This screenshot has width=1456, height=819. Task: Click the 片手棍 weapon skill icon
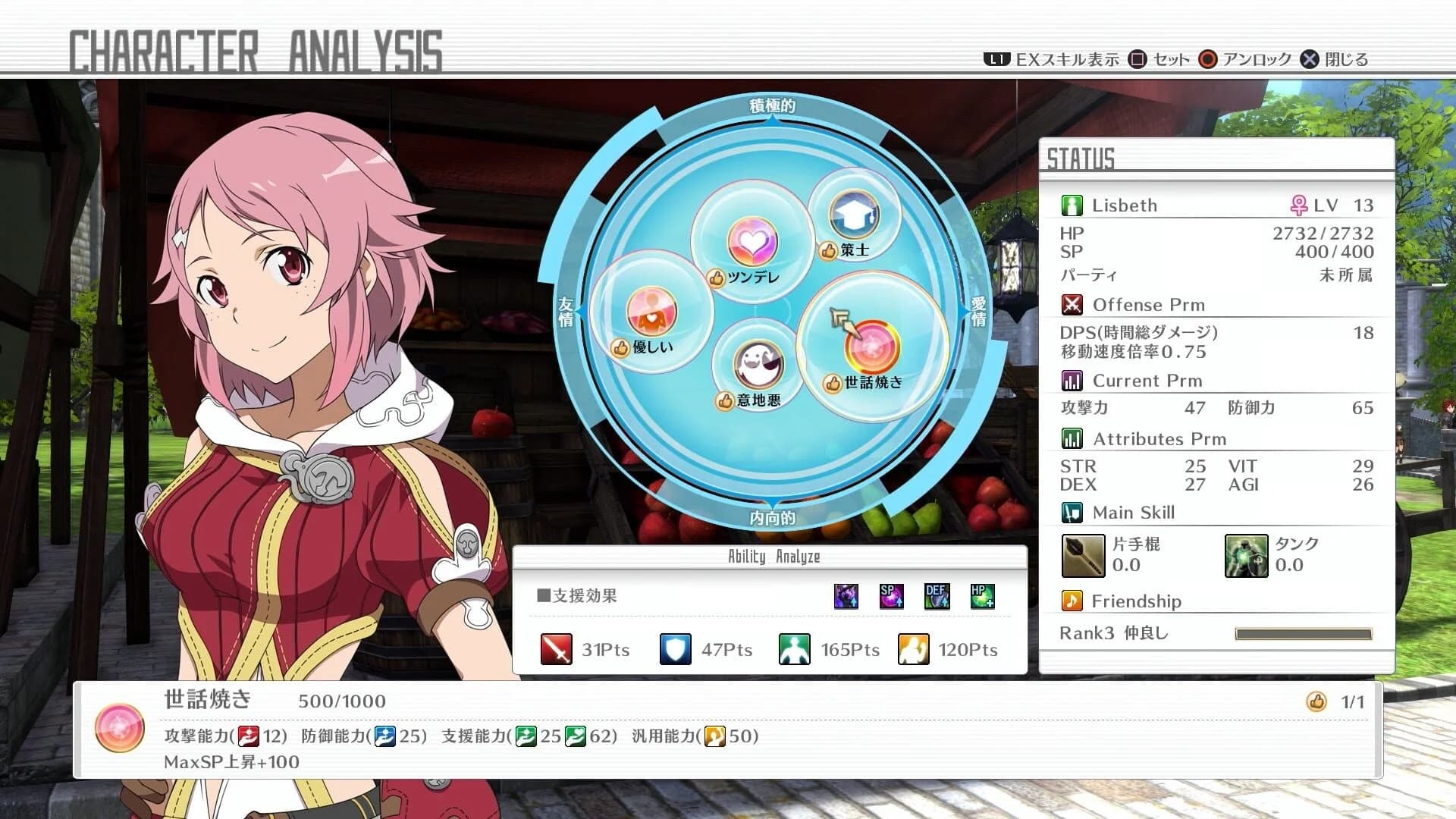tap(1082, 556)
